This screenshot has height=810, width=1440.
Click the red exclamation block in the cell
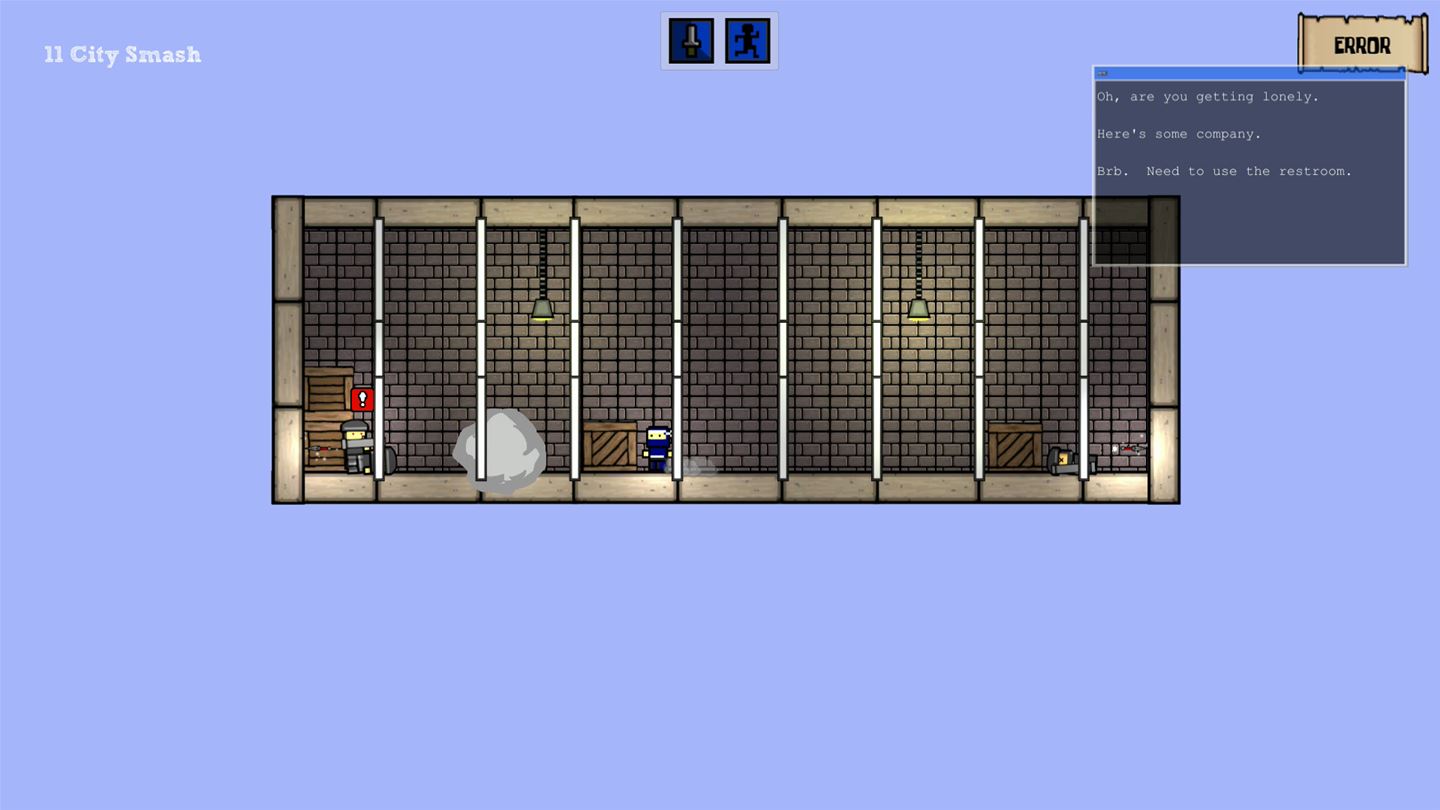(x=362, y=398)
